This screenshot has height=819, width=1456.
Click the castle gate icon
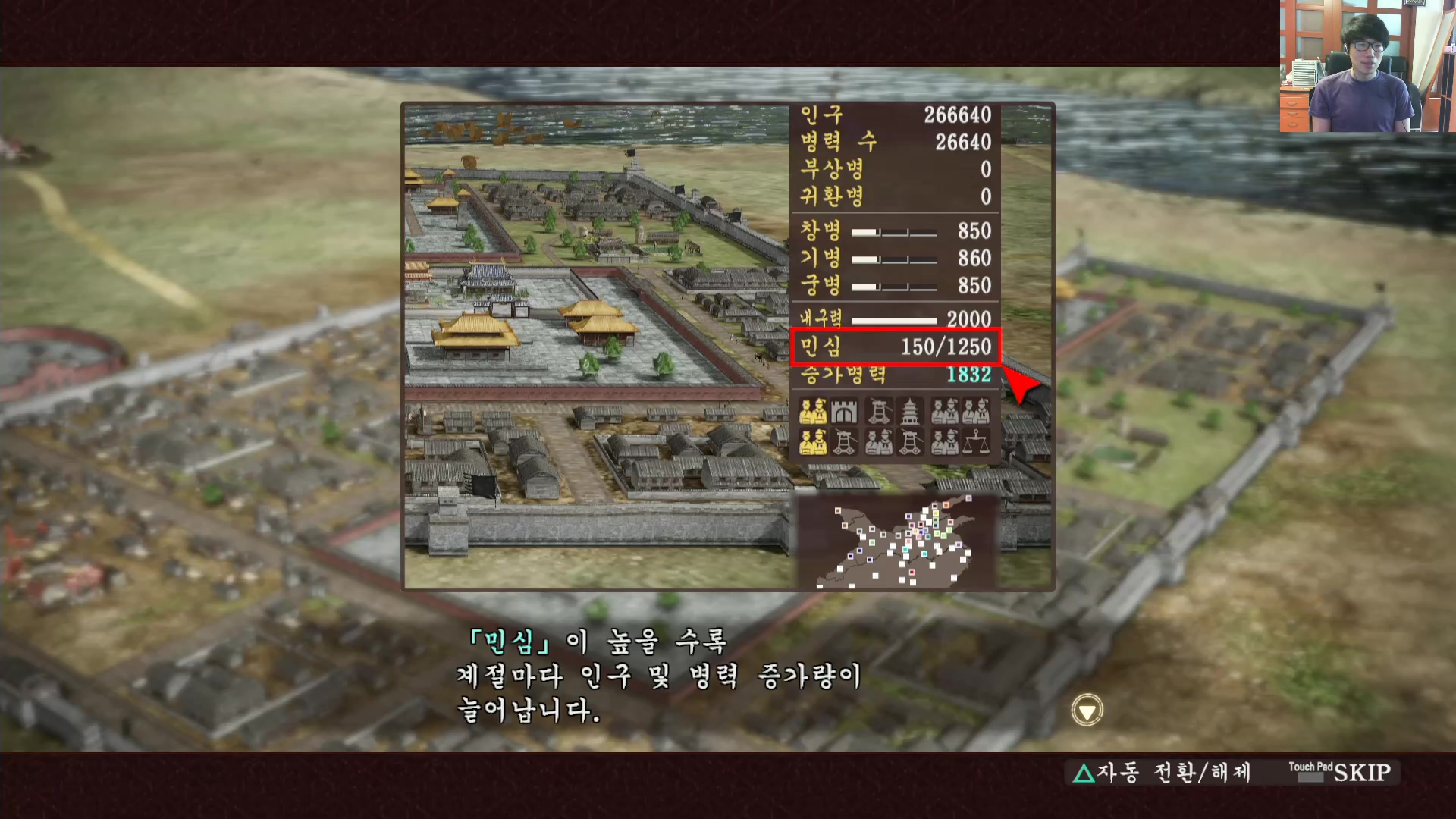coord(844,410)
